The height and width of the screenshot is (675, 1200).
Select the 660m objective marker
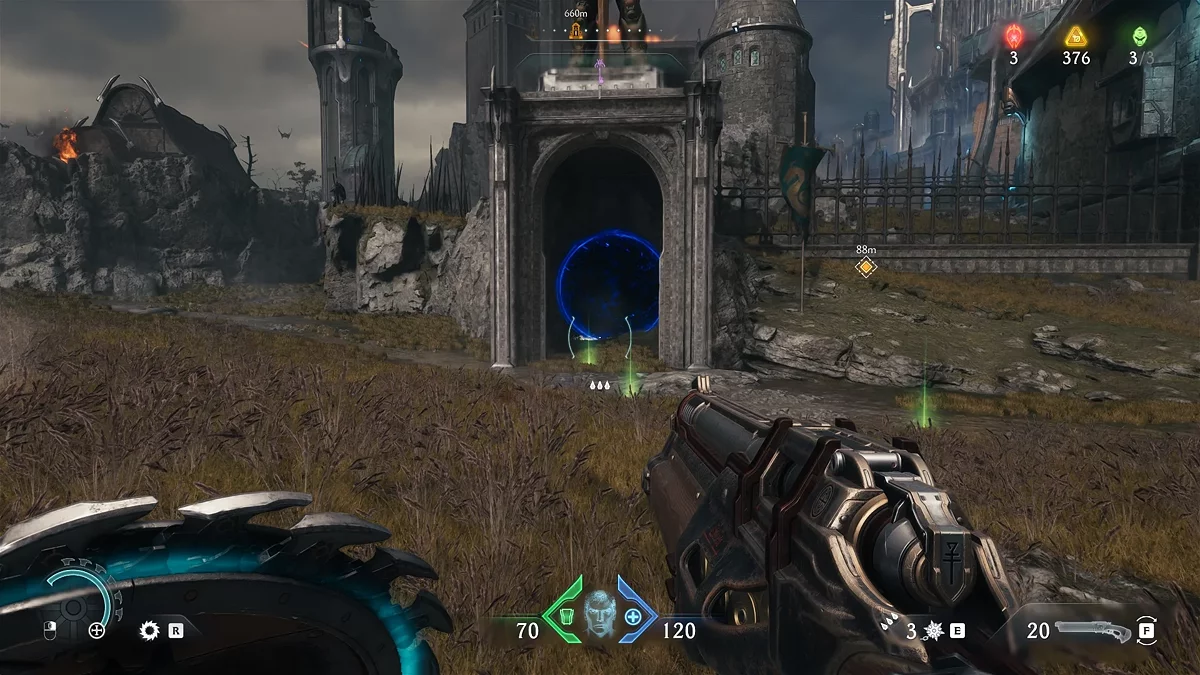(x=576, y=31)
